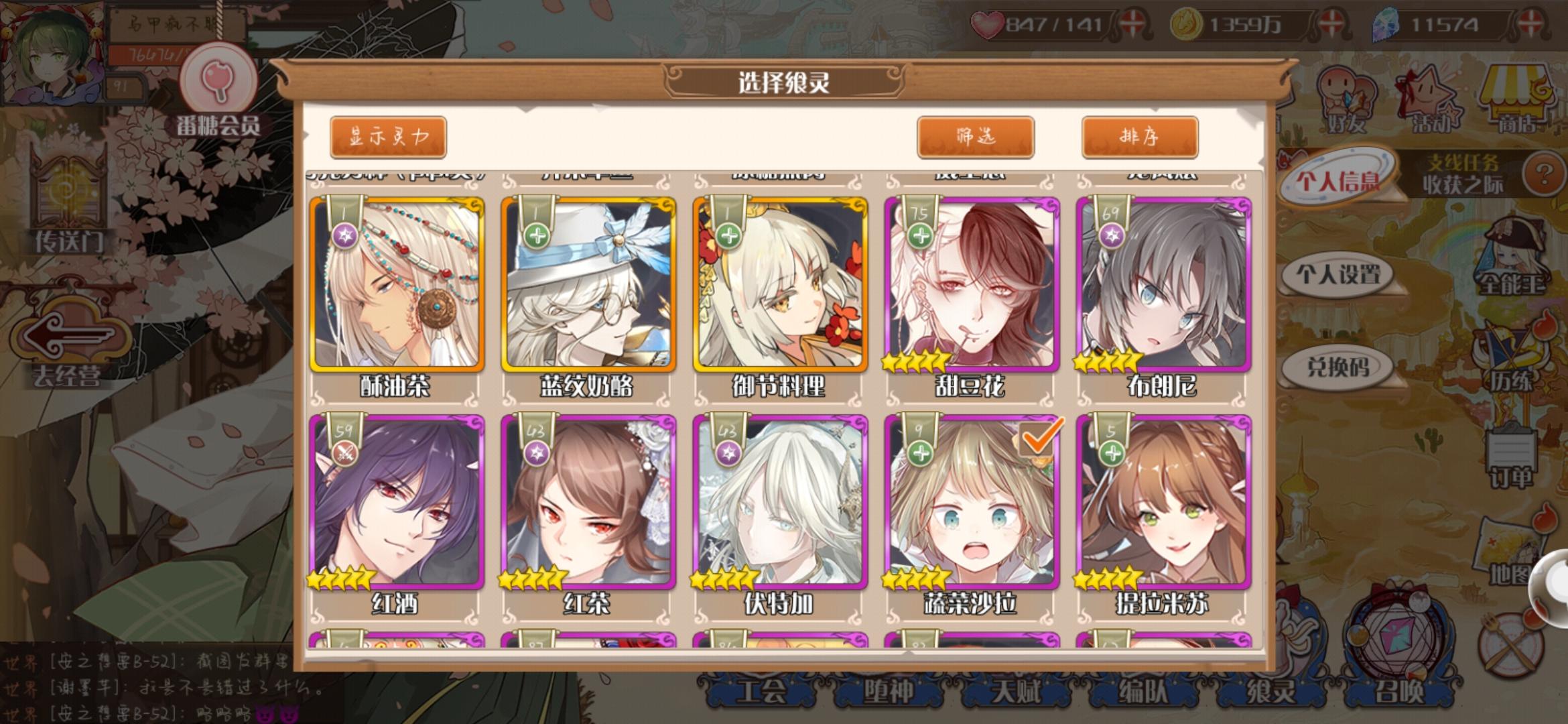Open the 排序 sorting options
This screenshot has height=724, width=1568.
1139,134
